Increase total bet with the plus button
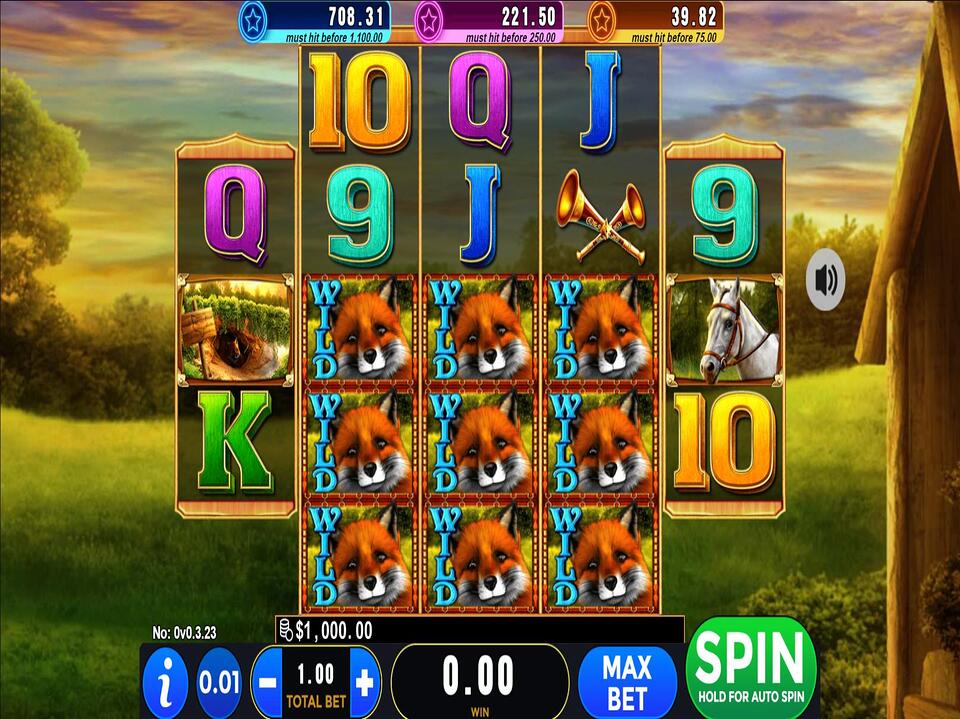Image resolution: width=960 pixels, height=719 pixels. pos(365,684)
